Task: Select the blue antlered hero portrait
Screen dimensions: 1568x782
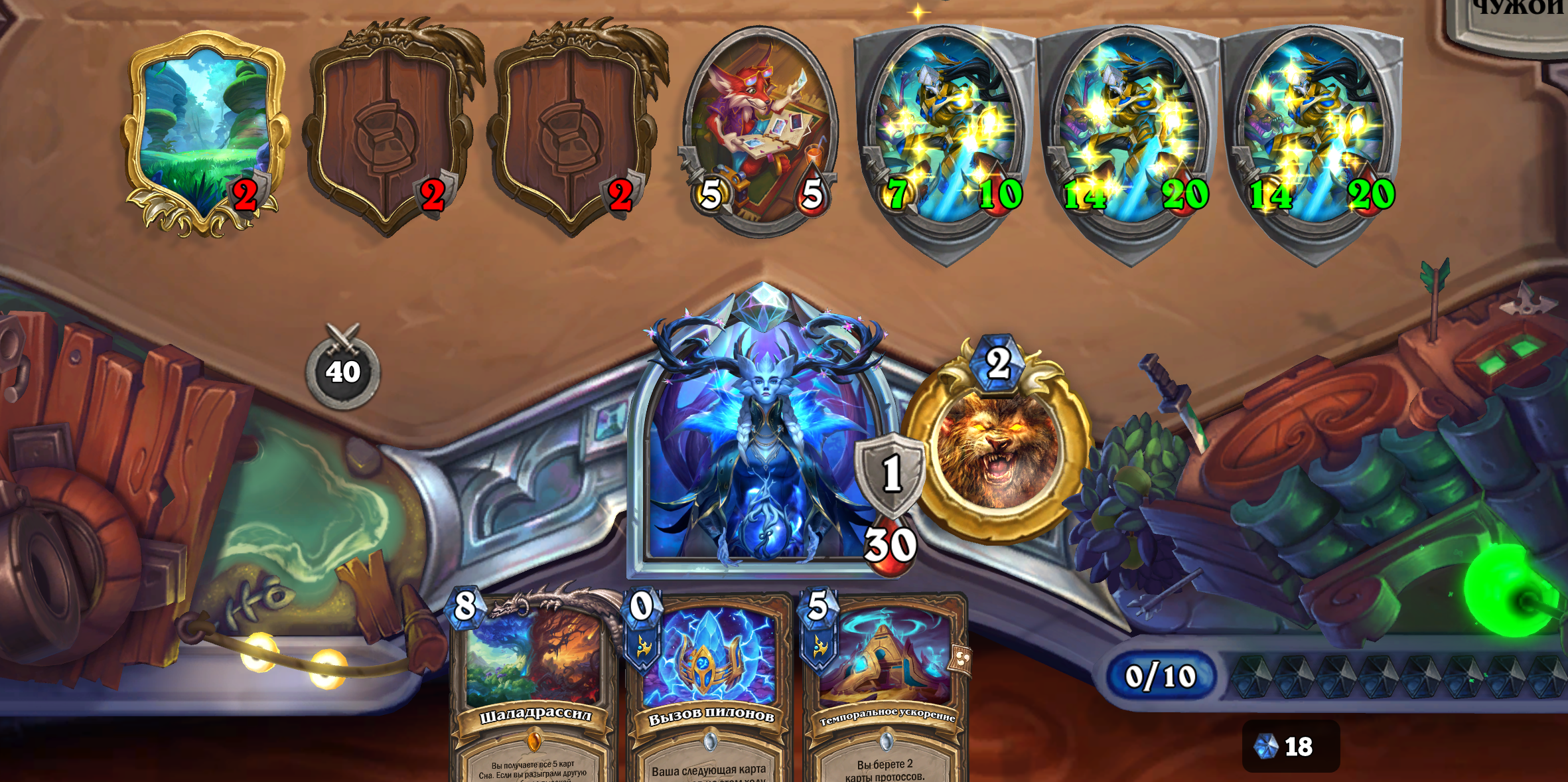Action: (x=763, y=451)
